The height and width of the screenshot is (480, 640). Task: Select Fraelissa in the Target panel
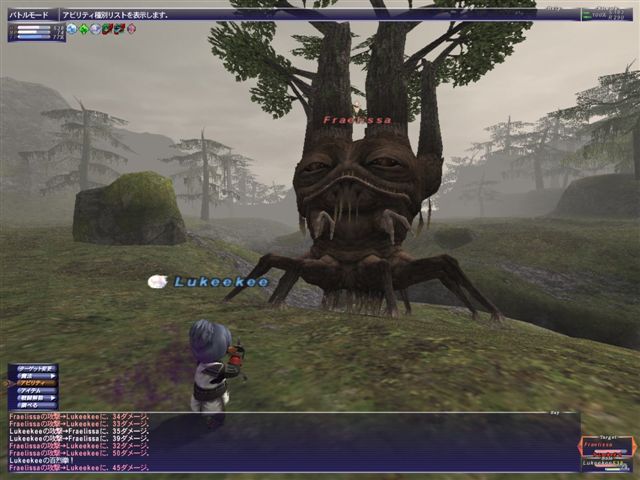click(x=598, y=446)
